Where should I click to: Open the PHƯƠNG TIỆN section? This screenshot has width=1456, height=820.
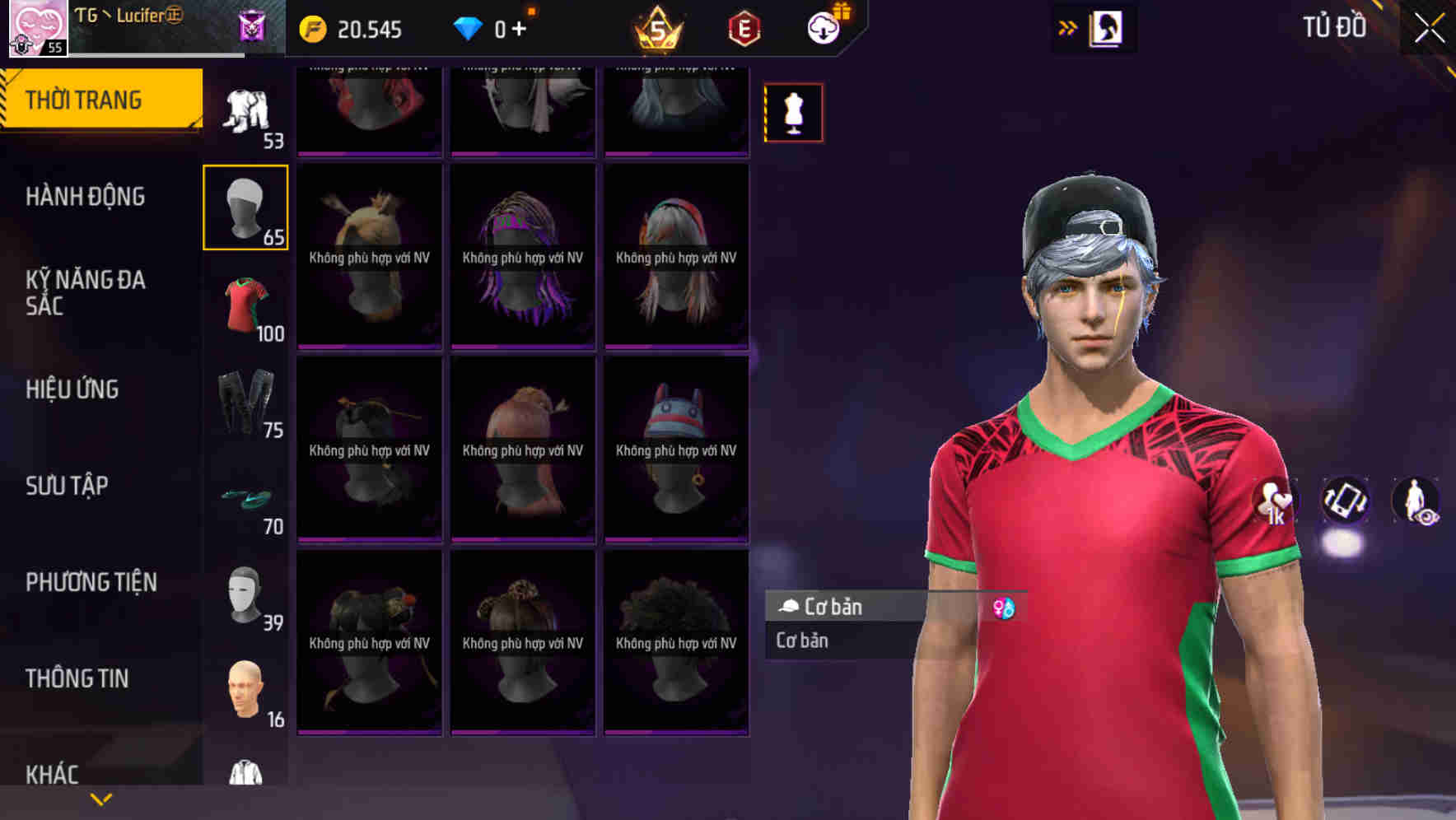91,582
